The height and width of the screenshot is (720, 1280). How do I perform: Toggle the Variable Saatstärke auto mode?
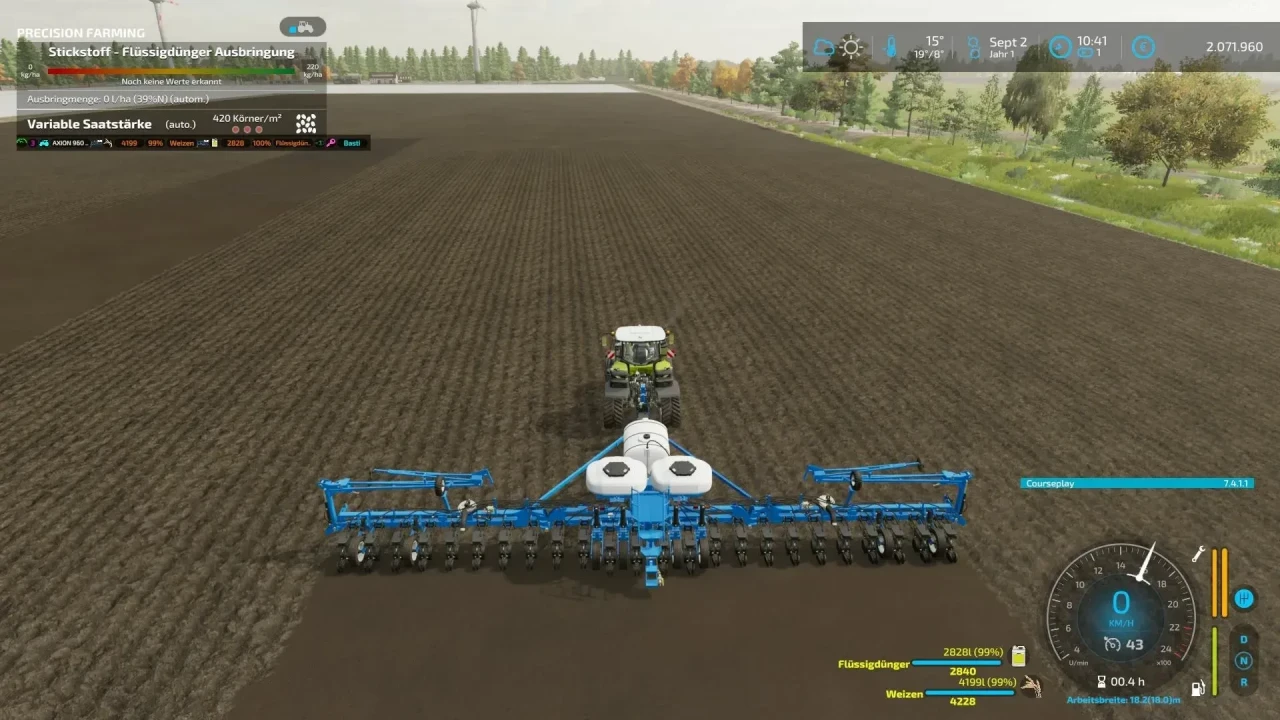click(x=180, y=123)
